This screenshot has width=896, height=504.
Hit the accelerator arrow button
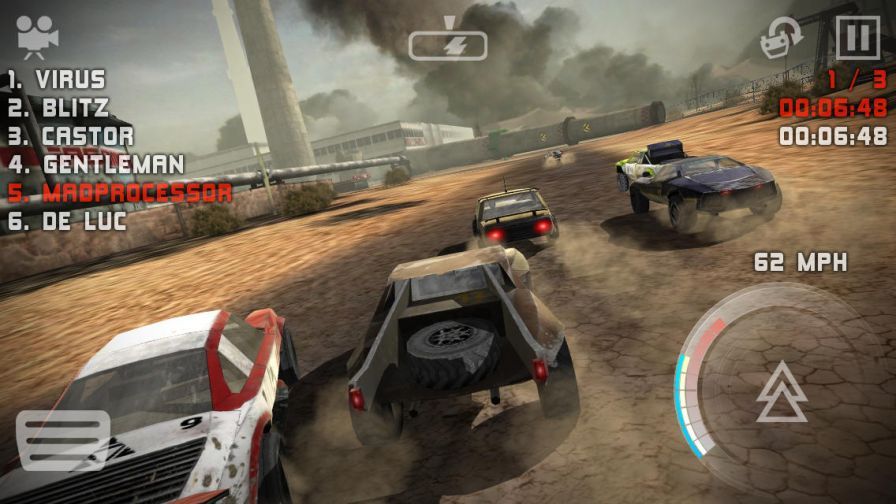click(x=781, y=391)
